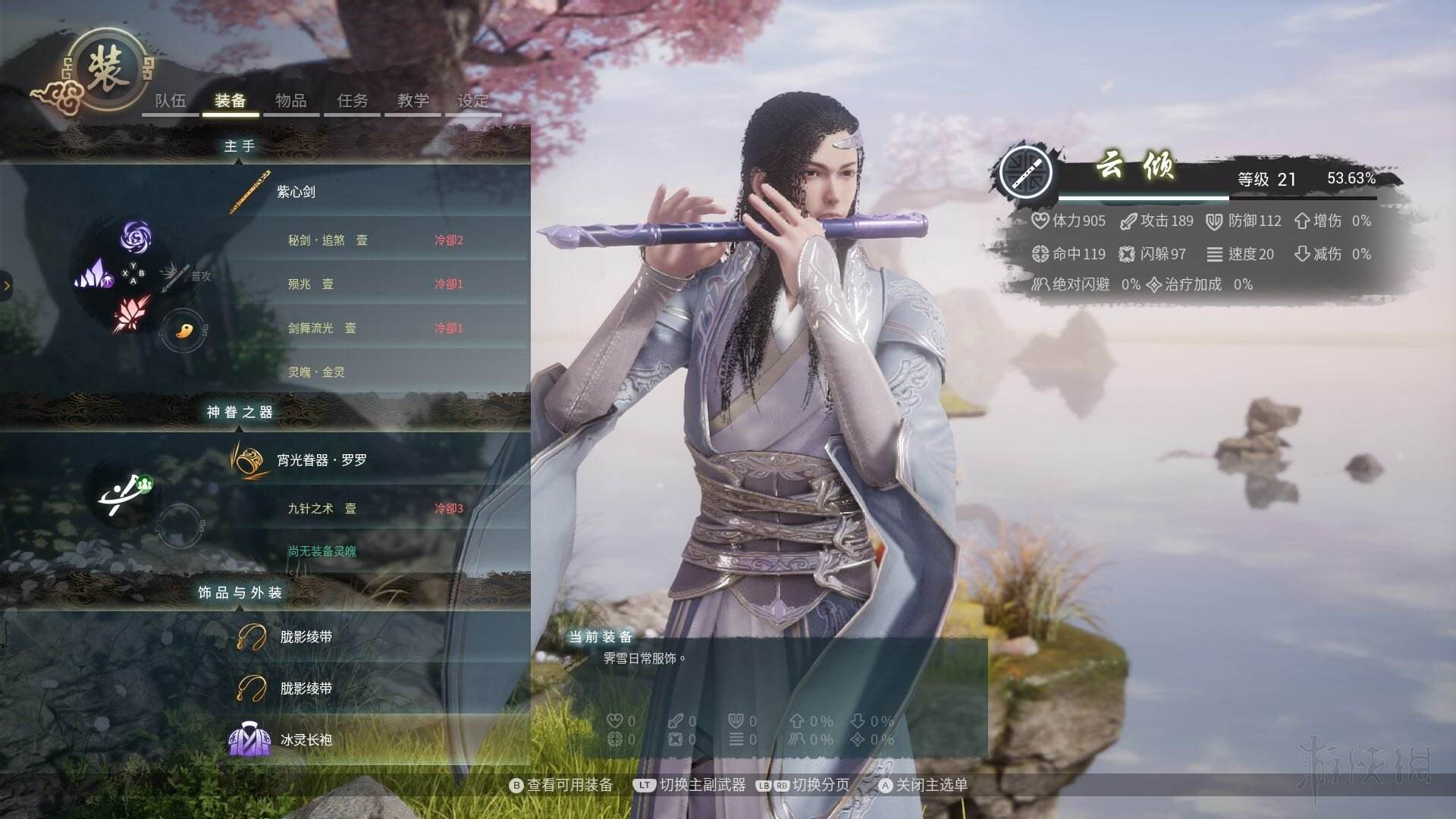The width and height of the screenshot is (1456, 819).
Task: Pick the 剑舞流光 skill row
Action: pos(322,328)
